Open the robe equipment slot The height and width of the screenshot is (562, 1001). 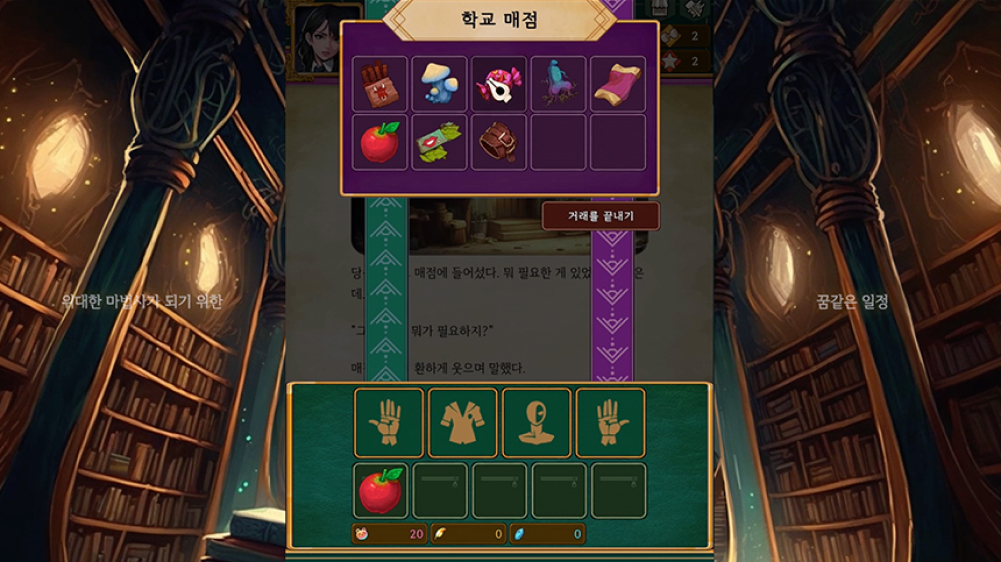pyautogui.click(x=463, y=423)
